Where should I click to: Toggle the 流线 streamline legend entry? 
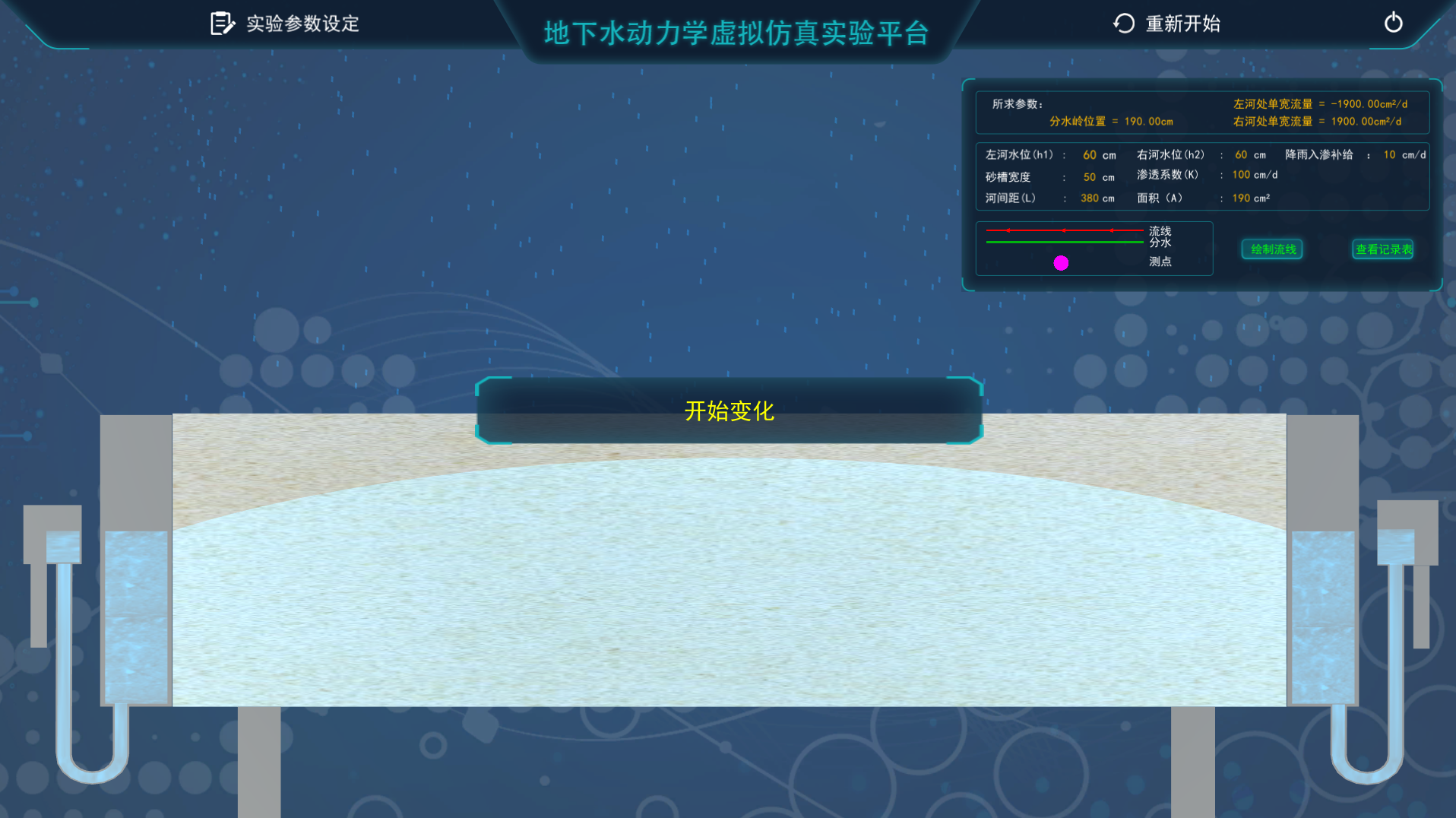click(x=1160, y=230)
